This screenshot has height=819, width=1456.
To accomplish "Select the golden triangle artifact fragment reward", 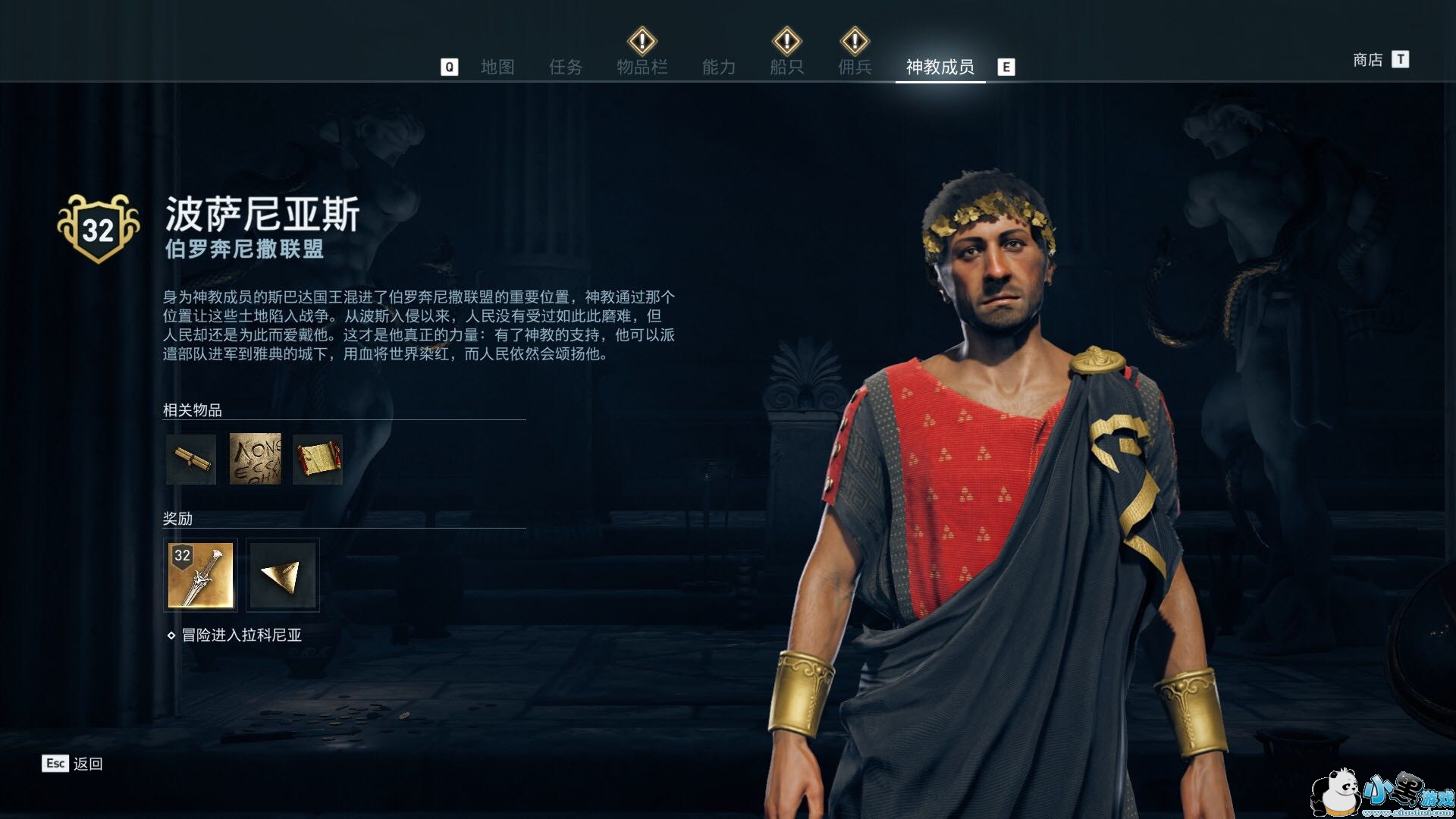I will (282, 575).
